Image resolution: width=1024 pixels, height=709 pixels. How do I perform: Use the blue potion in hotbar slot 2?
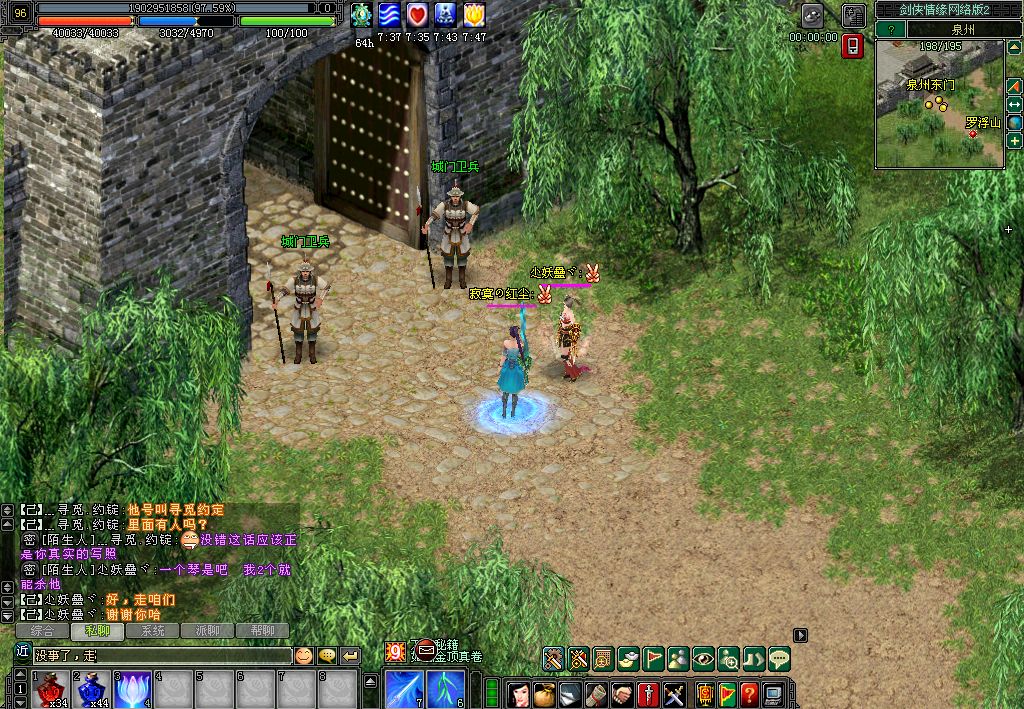point(92,690)
